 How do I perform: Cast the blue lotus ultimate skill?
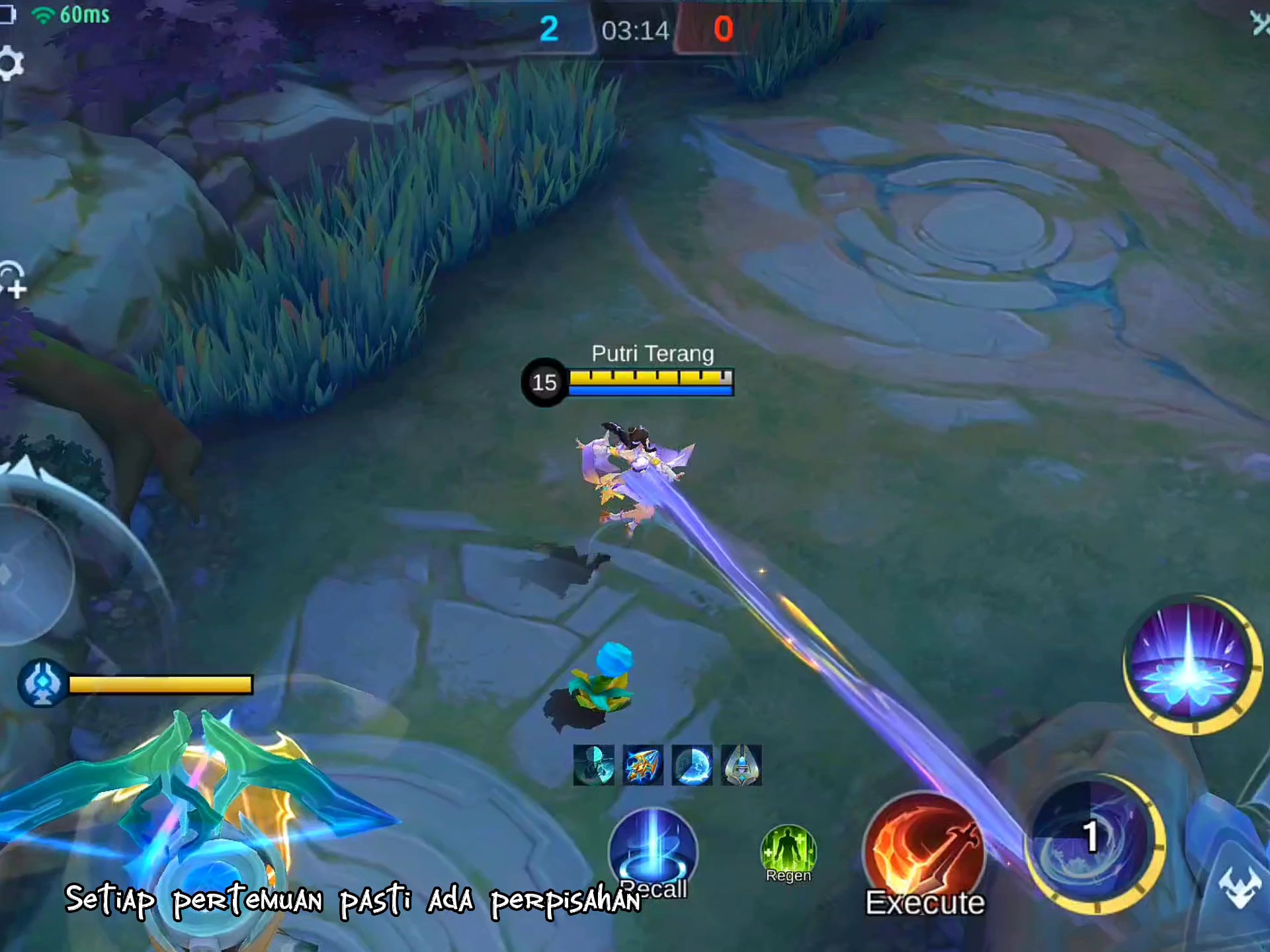(x=1190, y=664)
